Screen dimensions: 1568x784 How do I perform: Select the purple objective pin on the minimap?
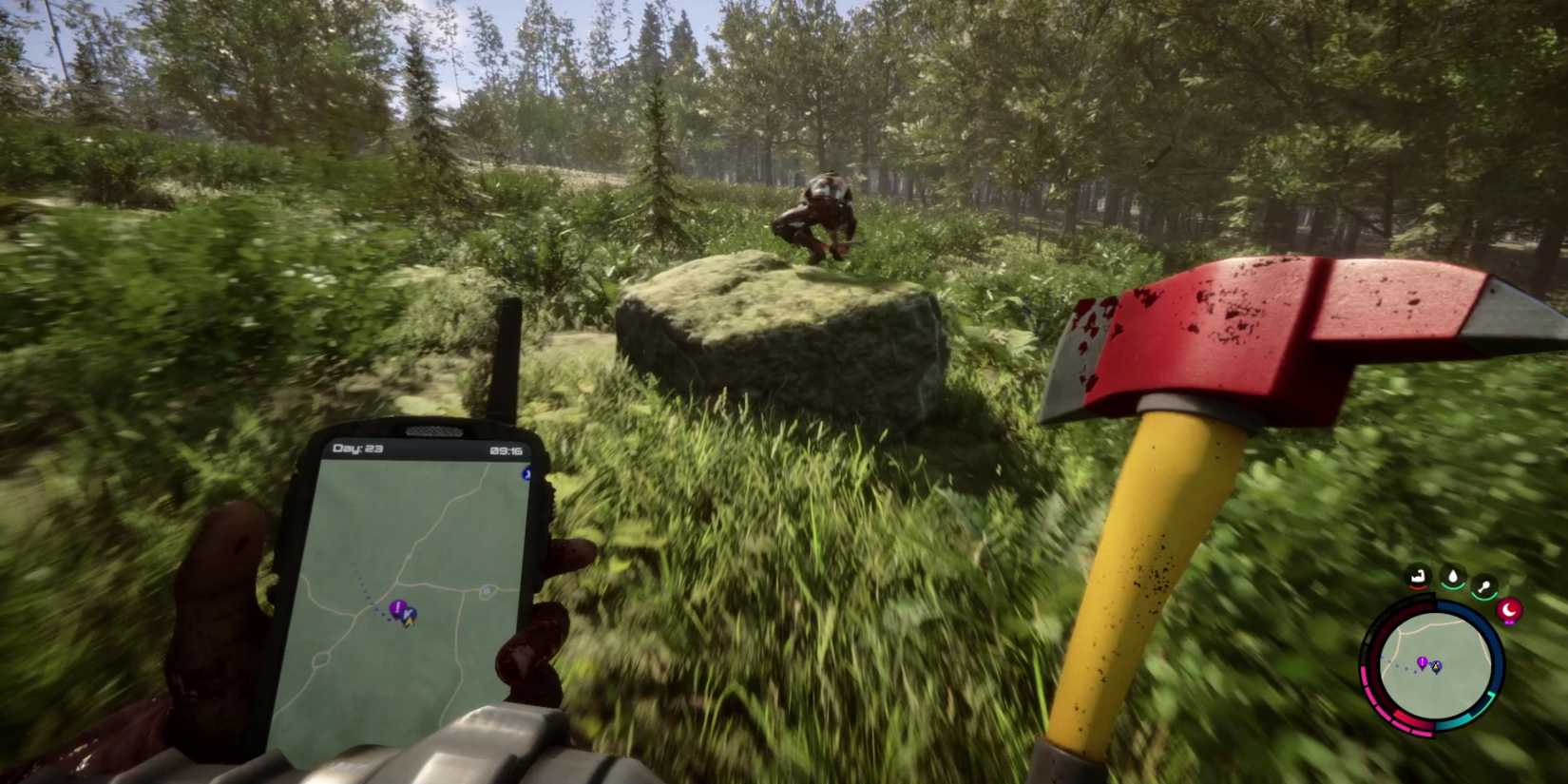pyautogui.click(x=1423, y=663)
